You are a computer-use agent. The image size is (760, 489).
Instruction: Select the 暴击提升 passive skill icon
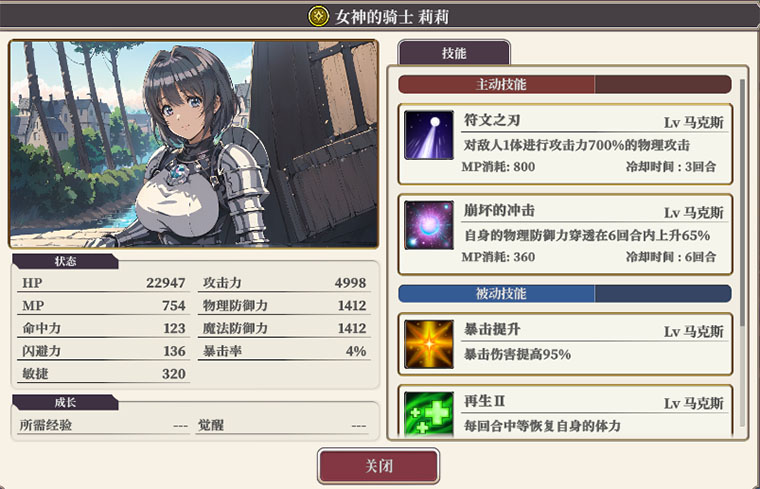point(429,343)
